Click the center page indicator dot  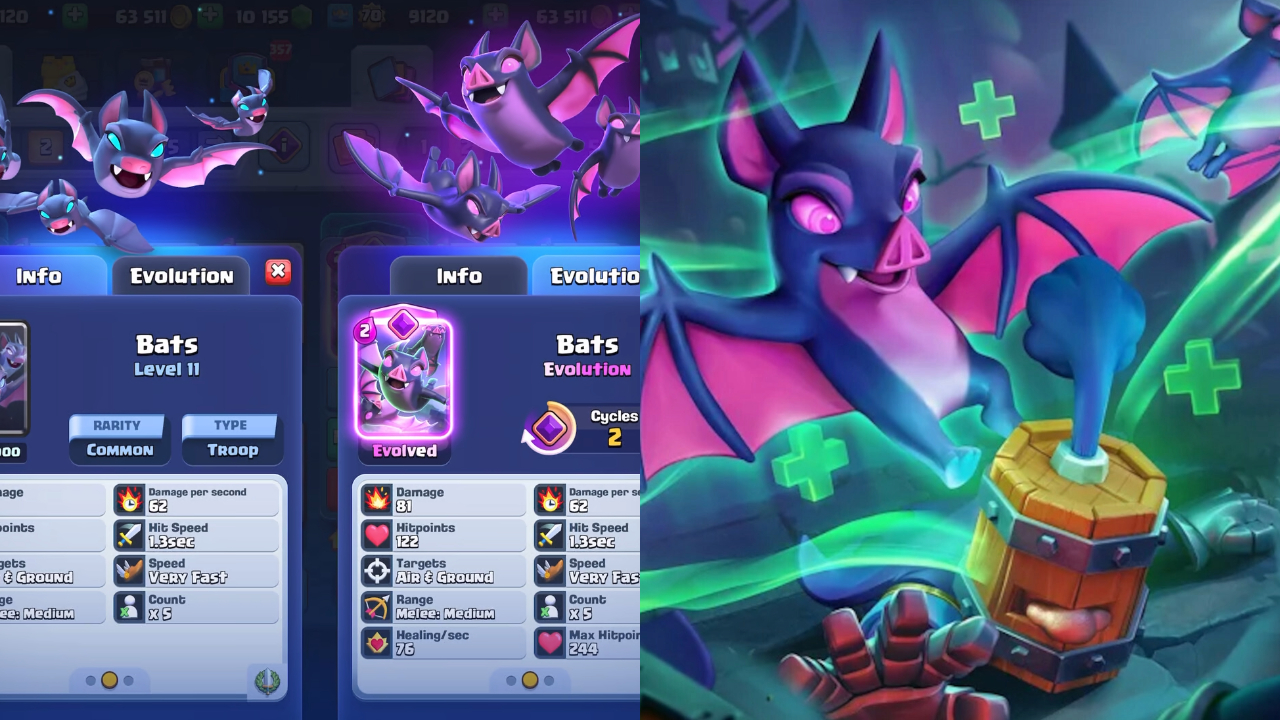click(528, 679)
